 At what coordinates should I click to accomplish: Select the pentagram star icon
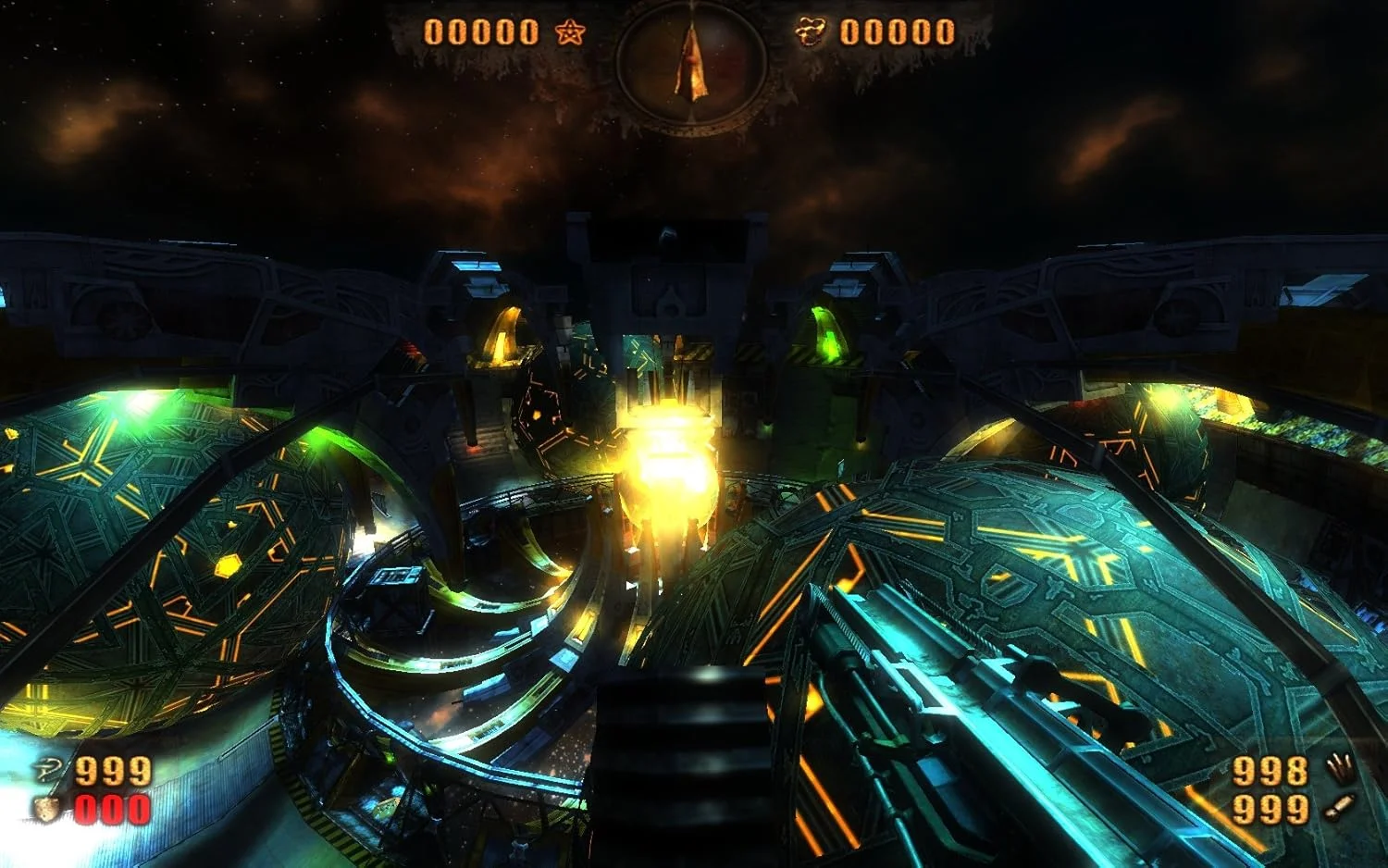570,34
